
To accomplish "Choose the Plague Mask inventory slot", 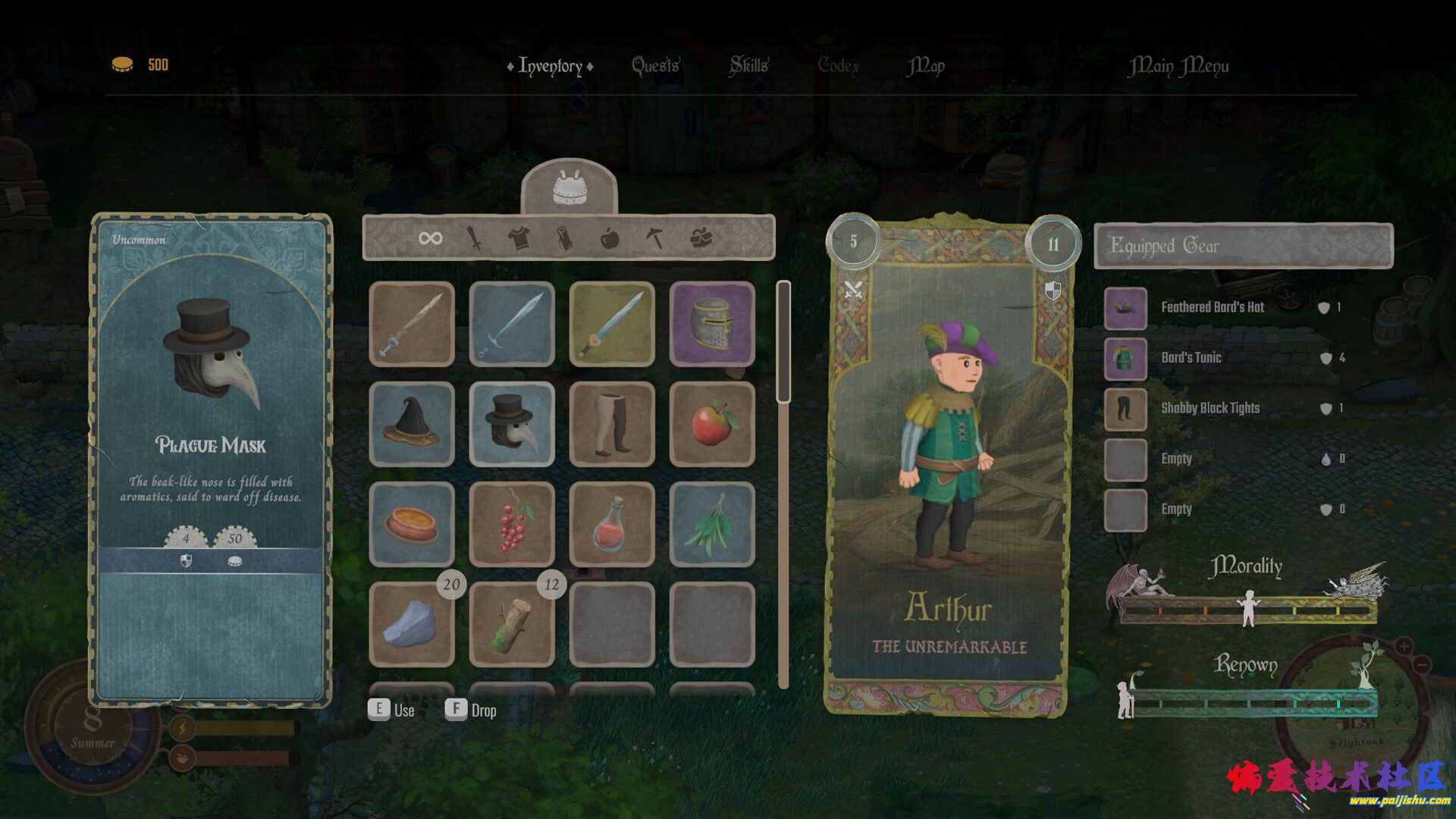I will (x=512, y=424).
